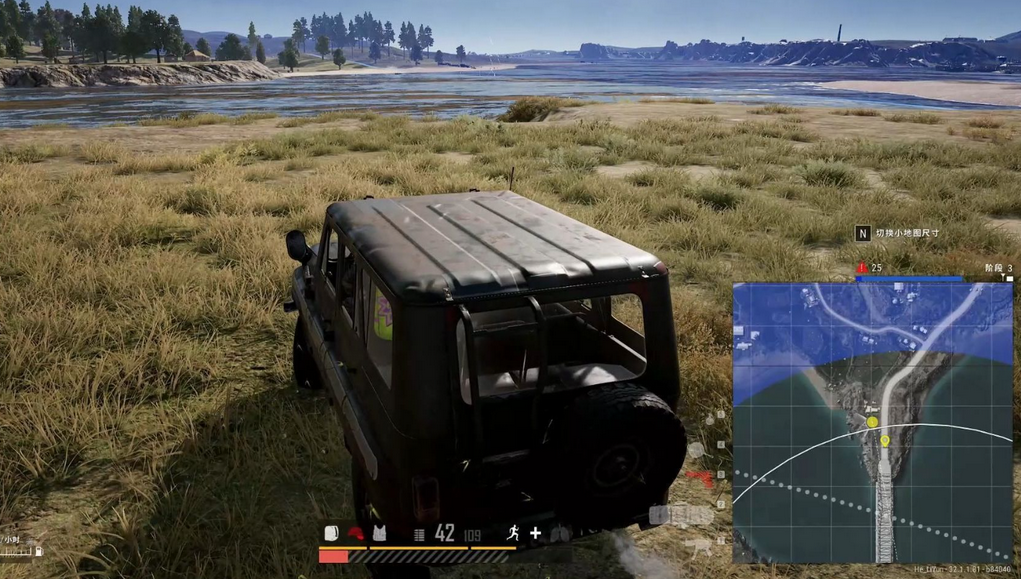Screen dimensions: 1021x579
Task: Click the backpack icon in the HUD
Action: 332,534
